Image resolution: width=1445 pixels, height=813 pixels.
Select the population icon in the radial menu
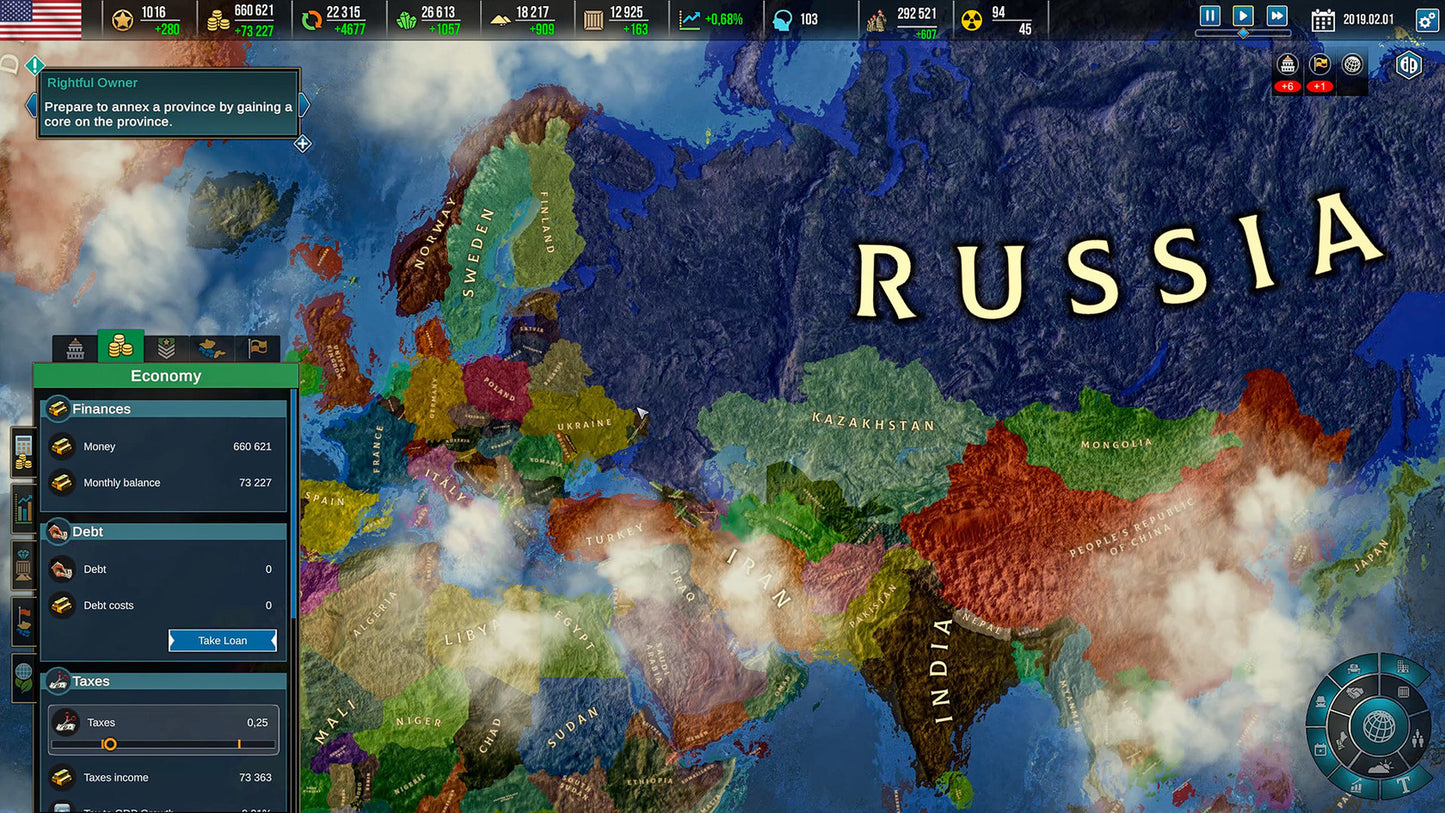pyautogui.click(x=1418, y=738)
